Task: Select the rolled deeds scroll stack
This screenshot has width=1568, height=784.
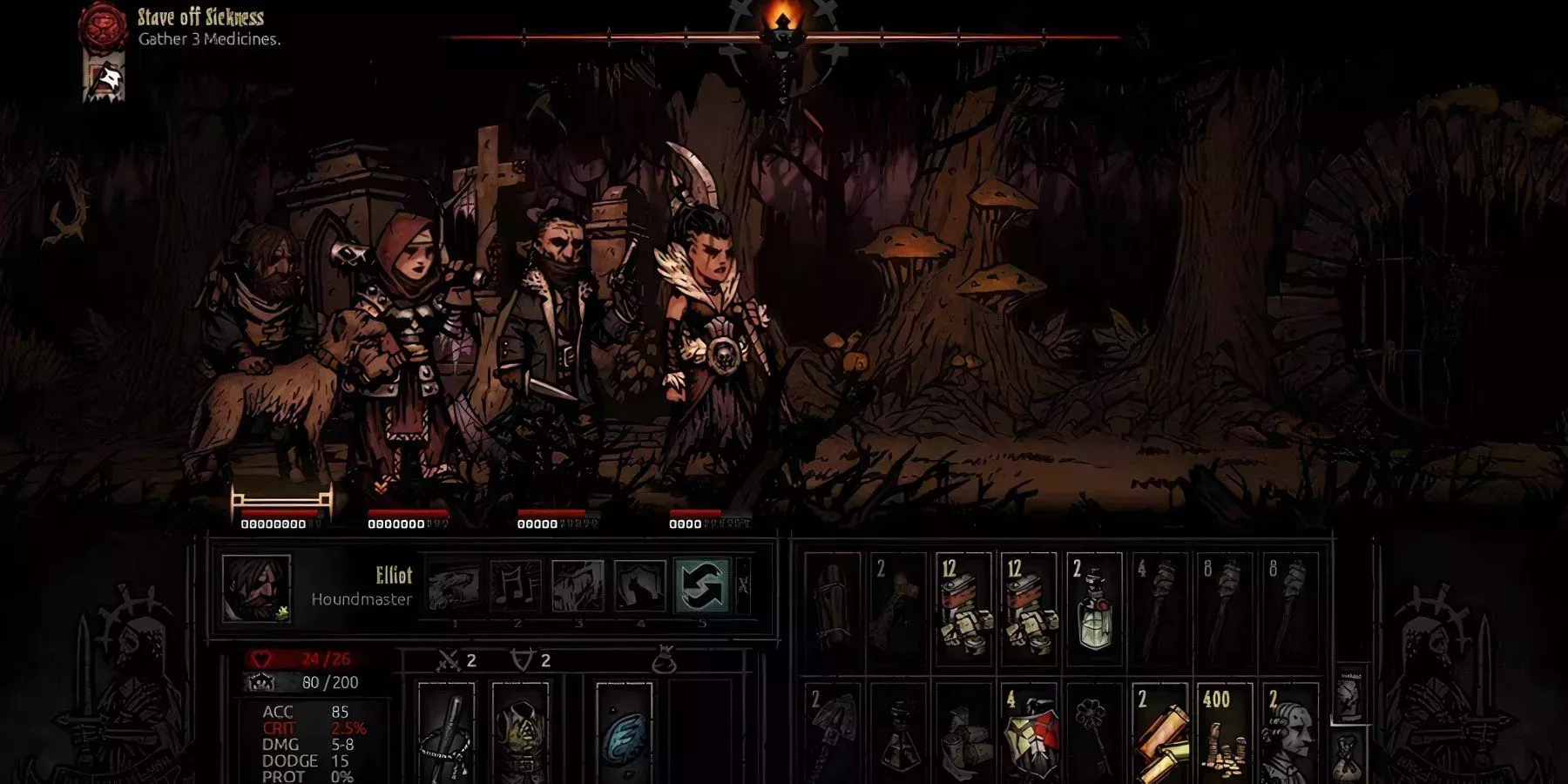Action: 1159,733
